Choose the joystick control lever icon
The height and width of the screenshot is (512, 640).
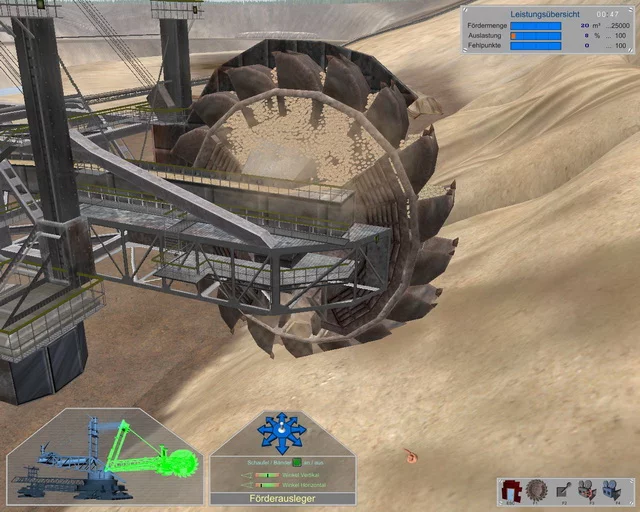click(561, 490)
